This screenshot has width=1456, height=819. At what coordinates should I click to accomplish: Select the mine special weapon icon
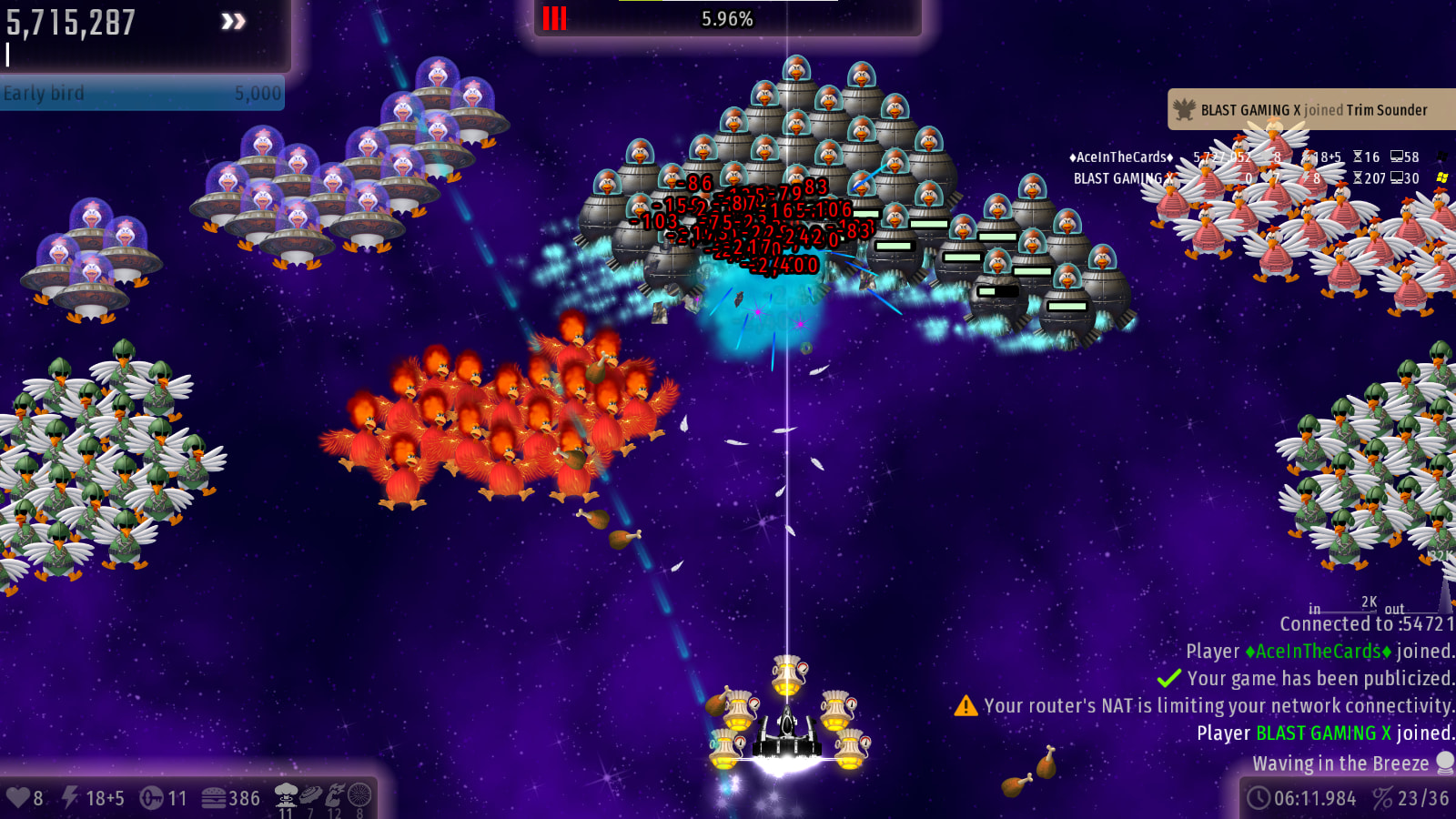pos(310,794)
